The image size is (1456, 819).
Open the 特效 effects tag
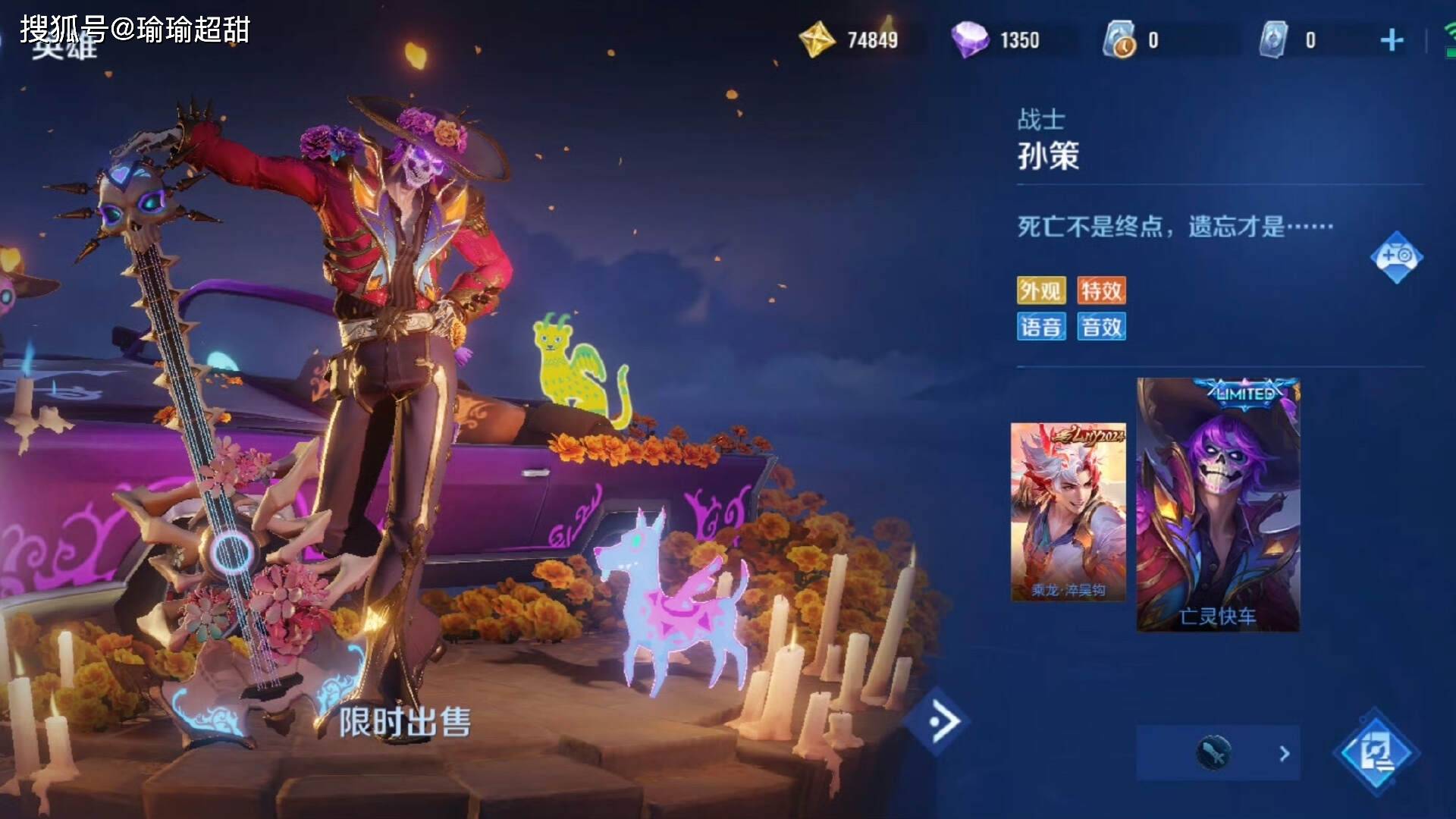pyautogui.click(x=1101, y=290)
